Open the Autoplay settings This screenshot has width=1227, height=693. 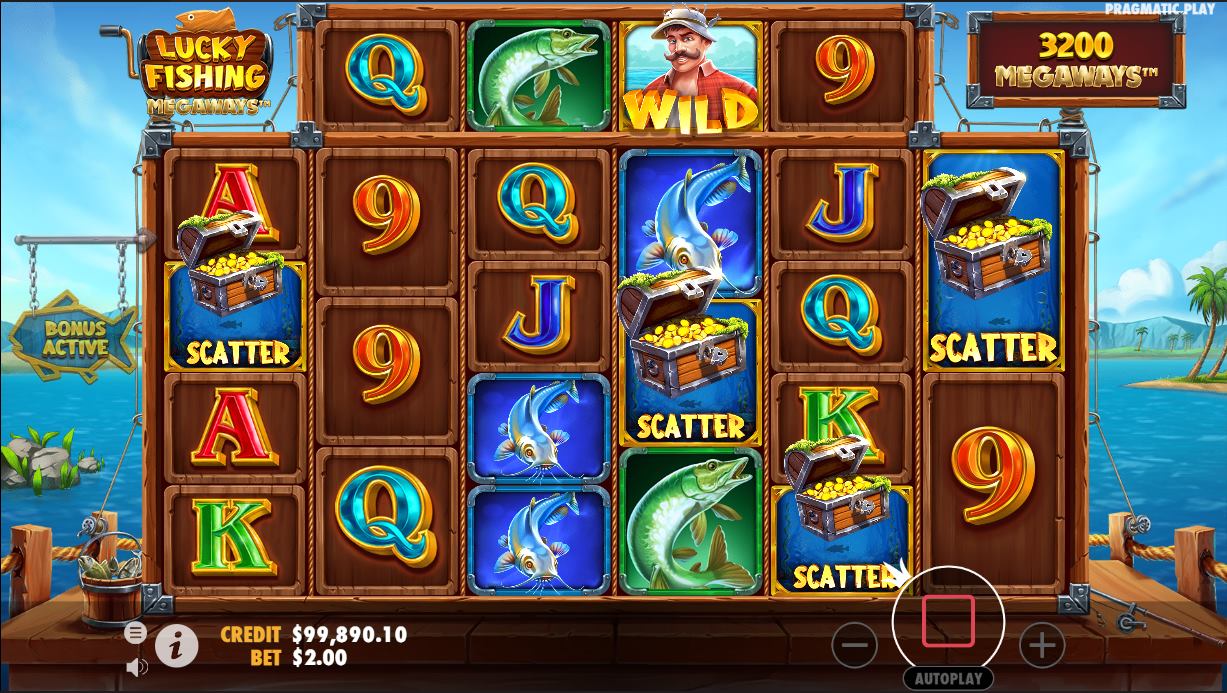(948, 678)
